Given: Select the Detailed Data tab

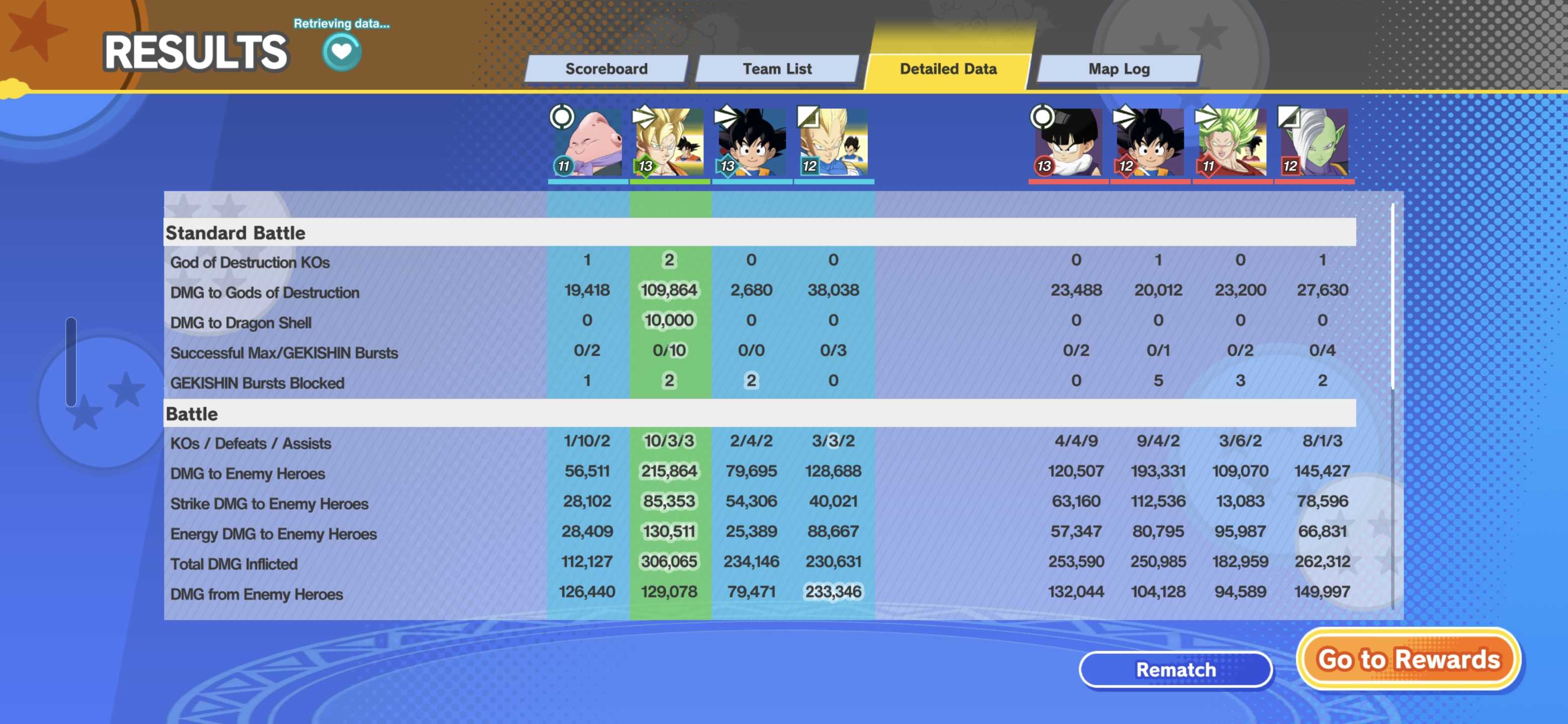Looking at the screenshot, I should pos(948,69).
